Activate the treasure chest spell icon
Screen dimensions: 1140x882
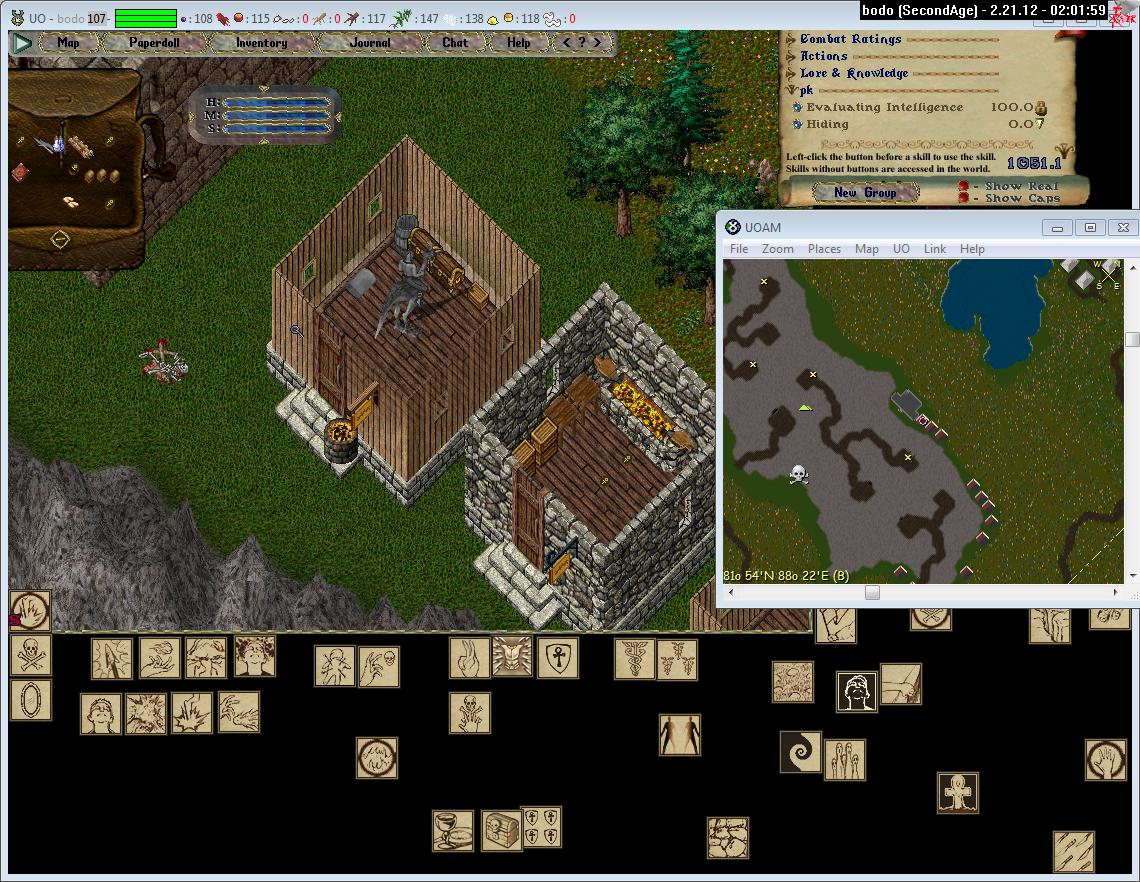(x=501, y=830)
